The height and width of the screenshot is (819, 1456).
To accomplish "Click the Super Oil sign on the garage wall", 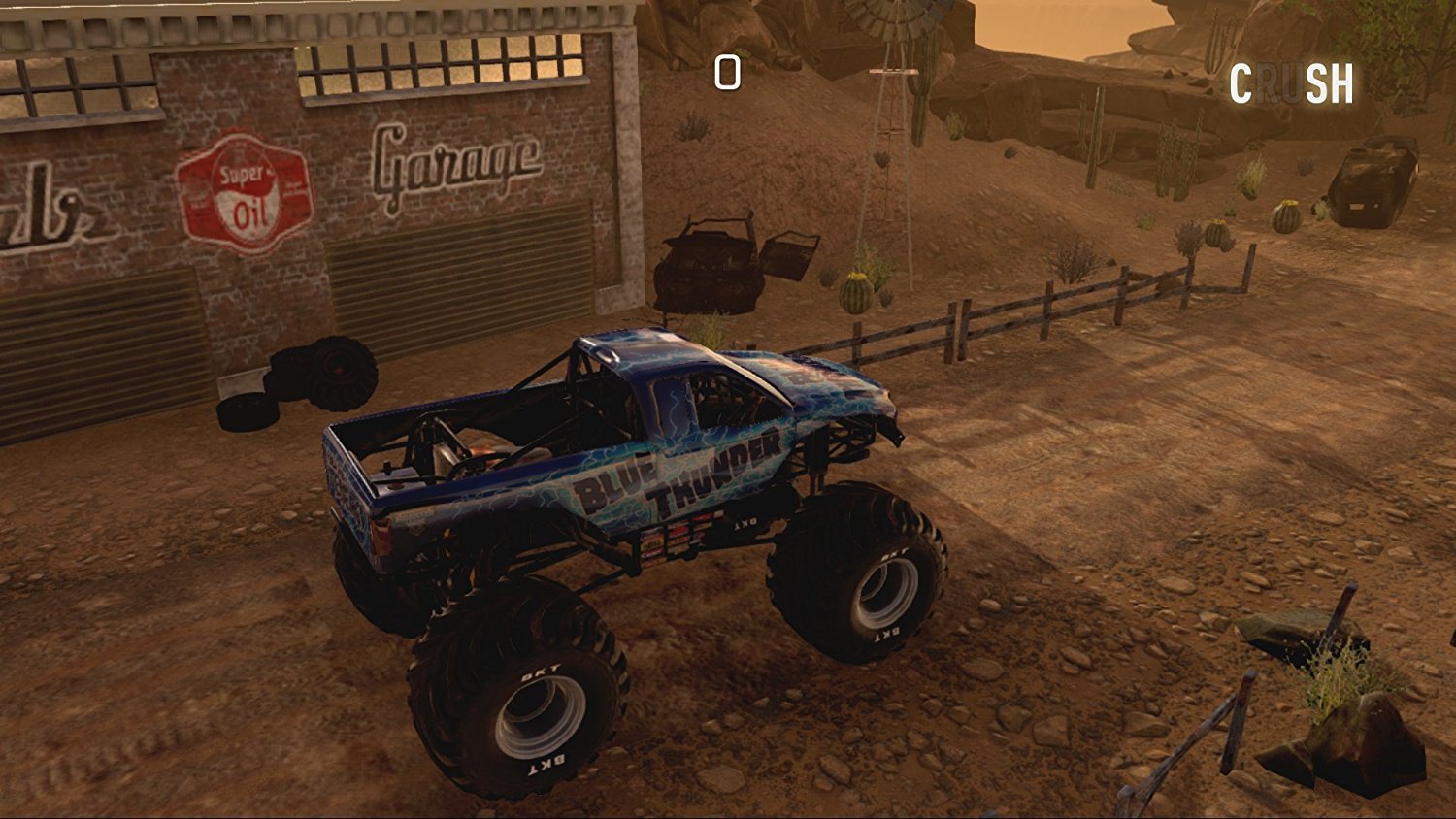I will pos(241,191).
